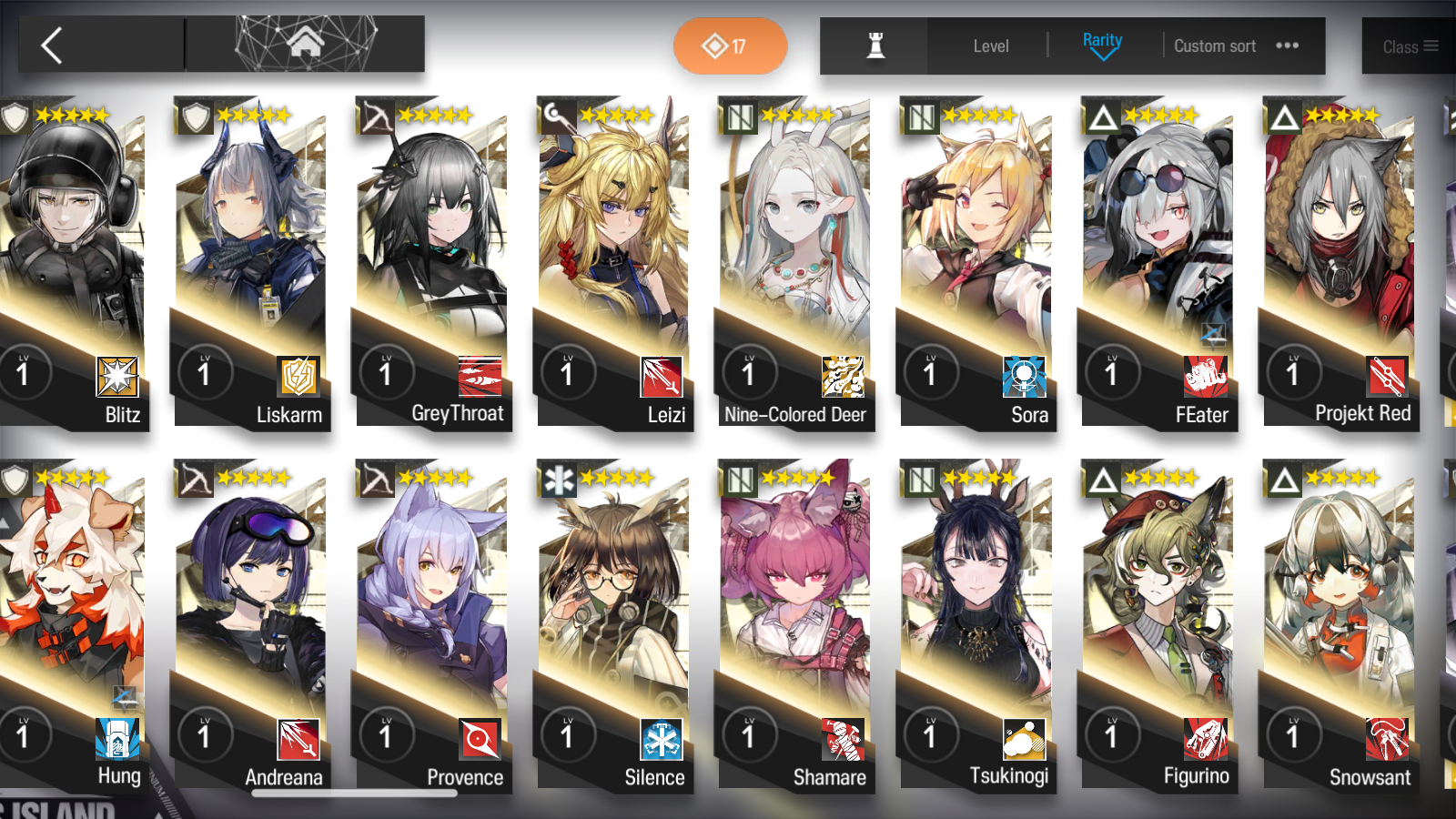Click the red skill icon on Projekt Red's card
The height and width of the screenshot is (819, 1456).
pos(1387,377)
